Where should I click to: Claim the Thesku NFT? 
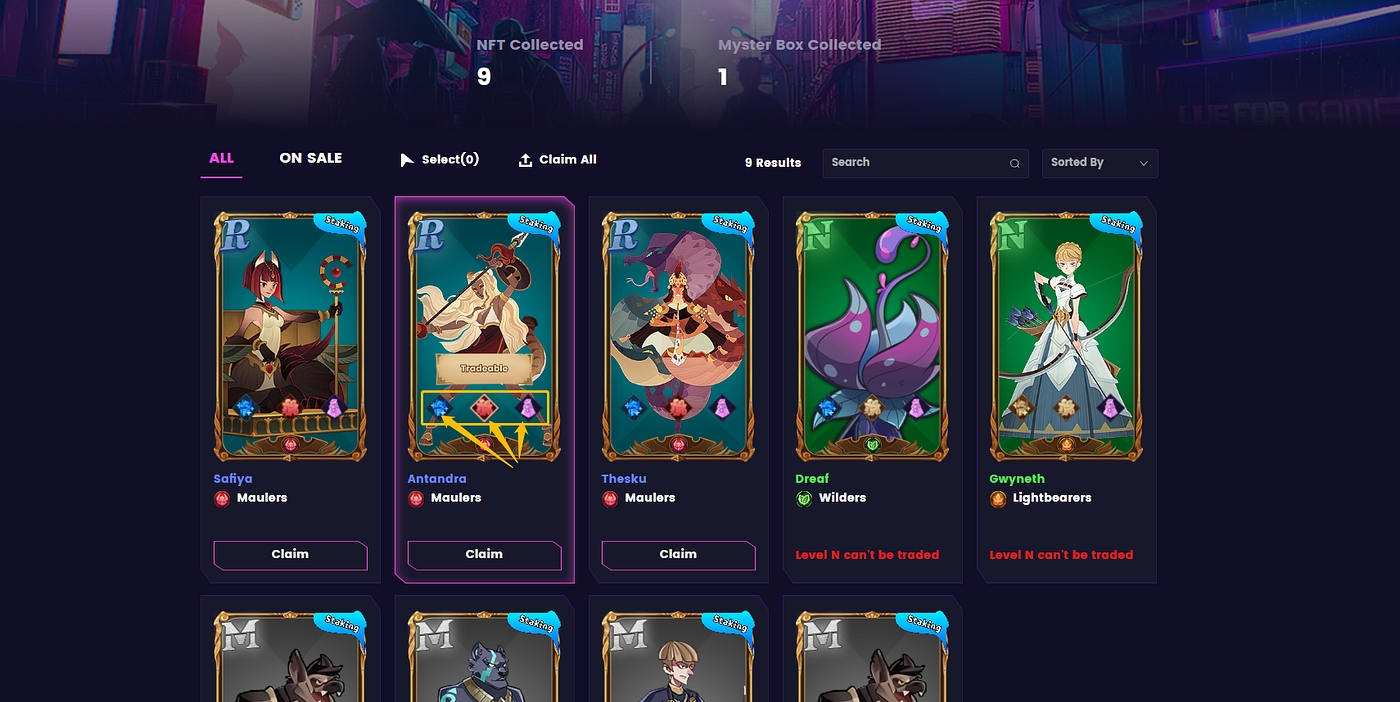[678, 555]
